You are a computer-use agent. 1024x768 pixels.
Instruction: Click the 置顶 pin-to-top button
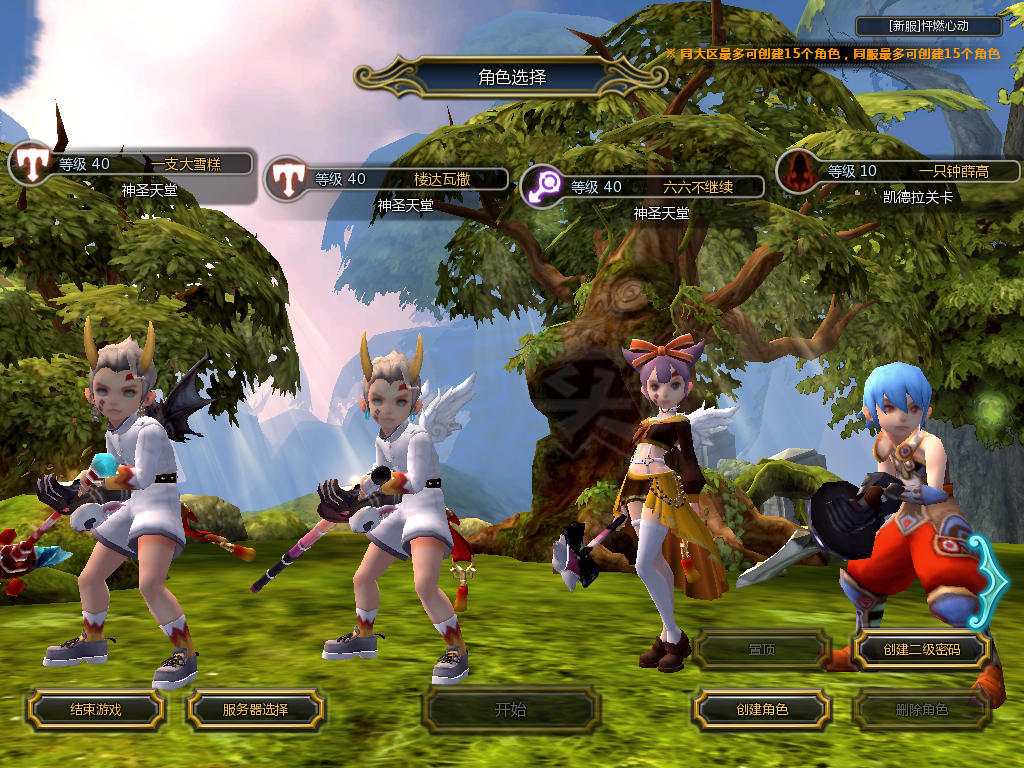pyautogui.click(x=761, y=649)
